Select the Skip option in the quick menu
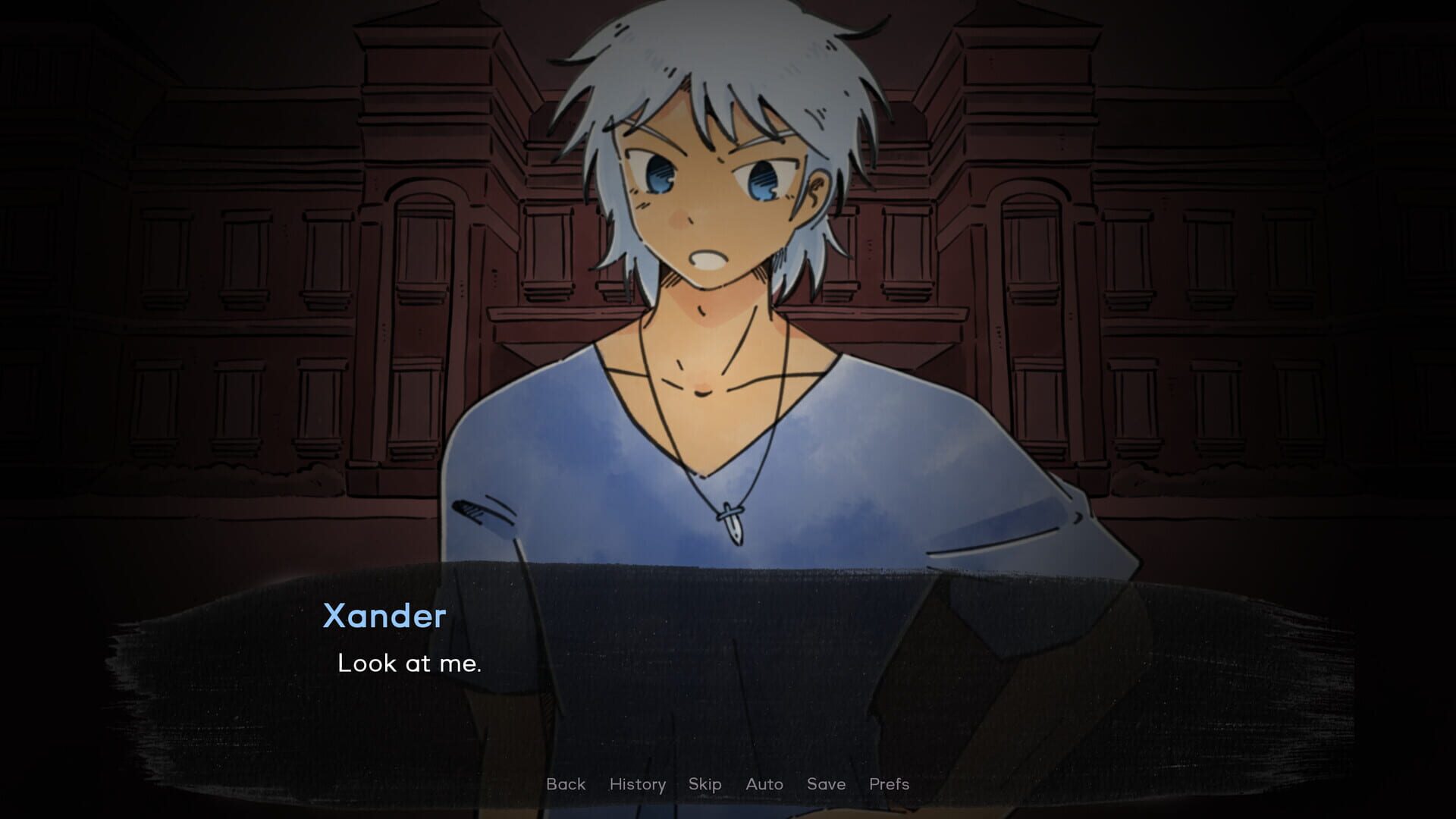 pyautogui.click(x=704, y=784)
